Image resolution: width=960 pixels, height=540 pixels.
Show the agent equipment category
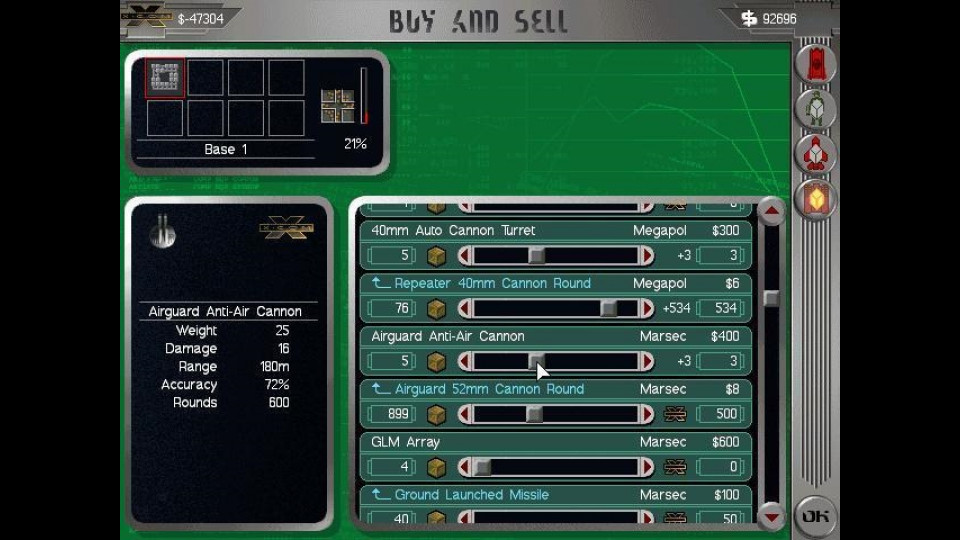[x=816, y=109]
